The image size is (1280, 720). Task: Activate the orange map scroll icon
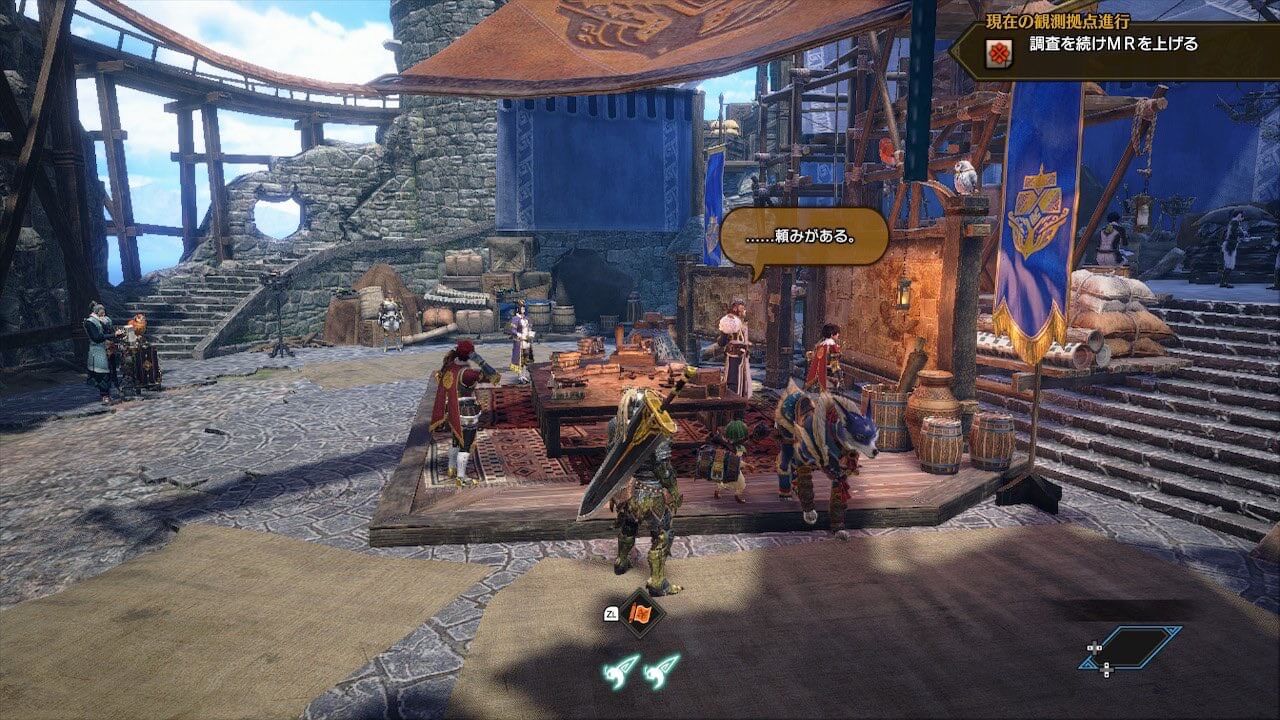coord(641,612)
